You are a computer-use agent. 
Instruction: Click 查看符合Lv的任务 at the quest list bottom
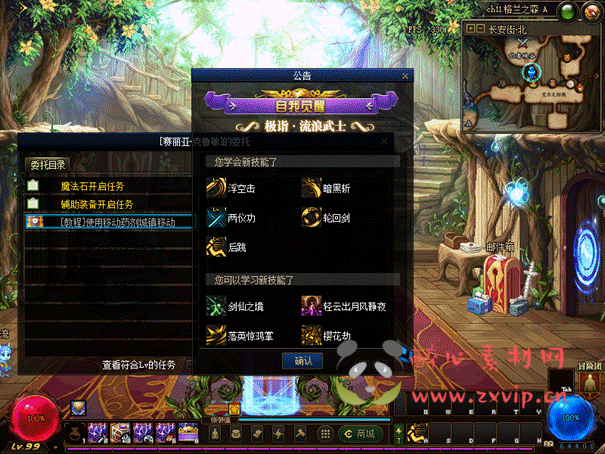click(x=138, y=365)
